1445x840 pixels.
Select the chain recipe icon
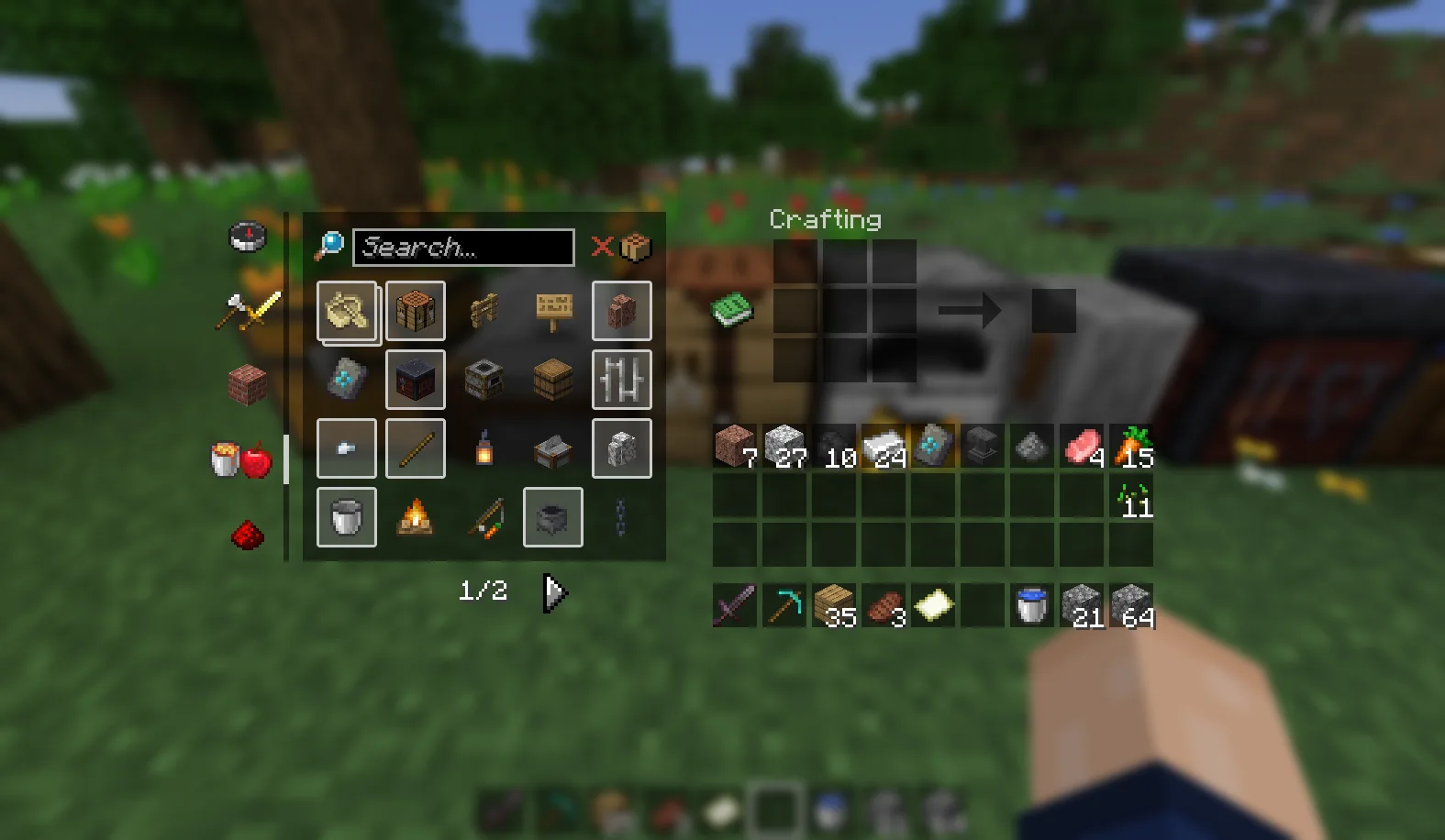[x=622, y=516]
